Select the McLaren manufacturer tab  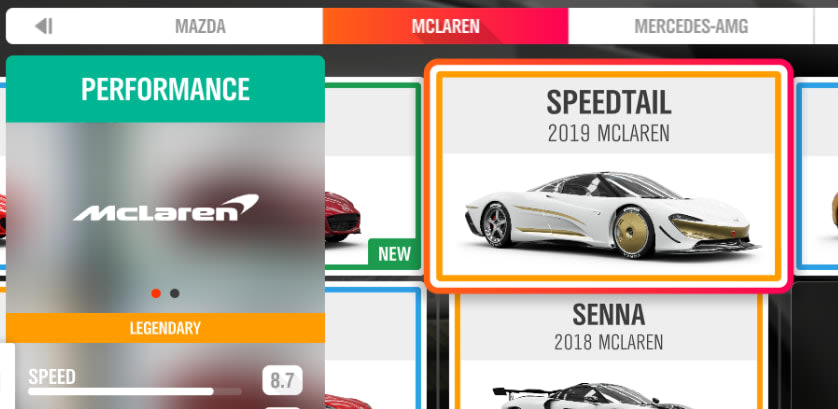pos(445,27)
